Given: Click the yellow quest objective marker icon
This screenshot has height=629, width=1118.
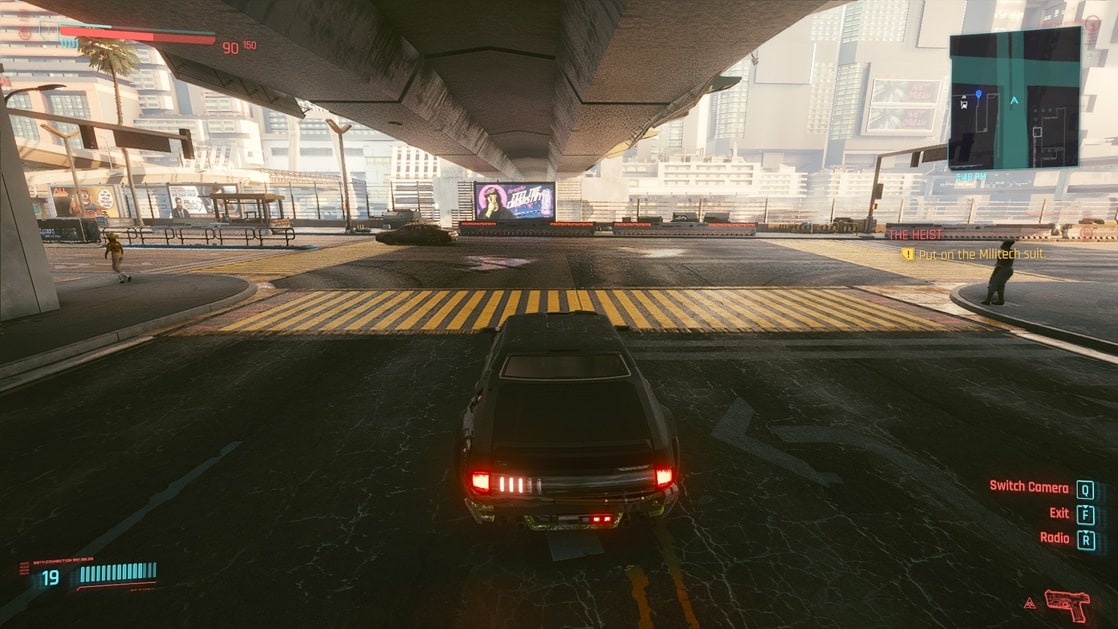Looking at the screenshot, I should pyautogui.click(x=907, y=254).
